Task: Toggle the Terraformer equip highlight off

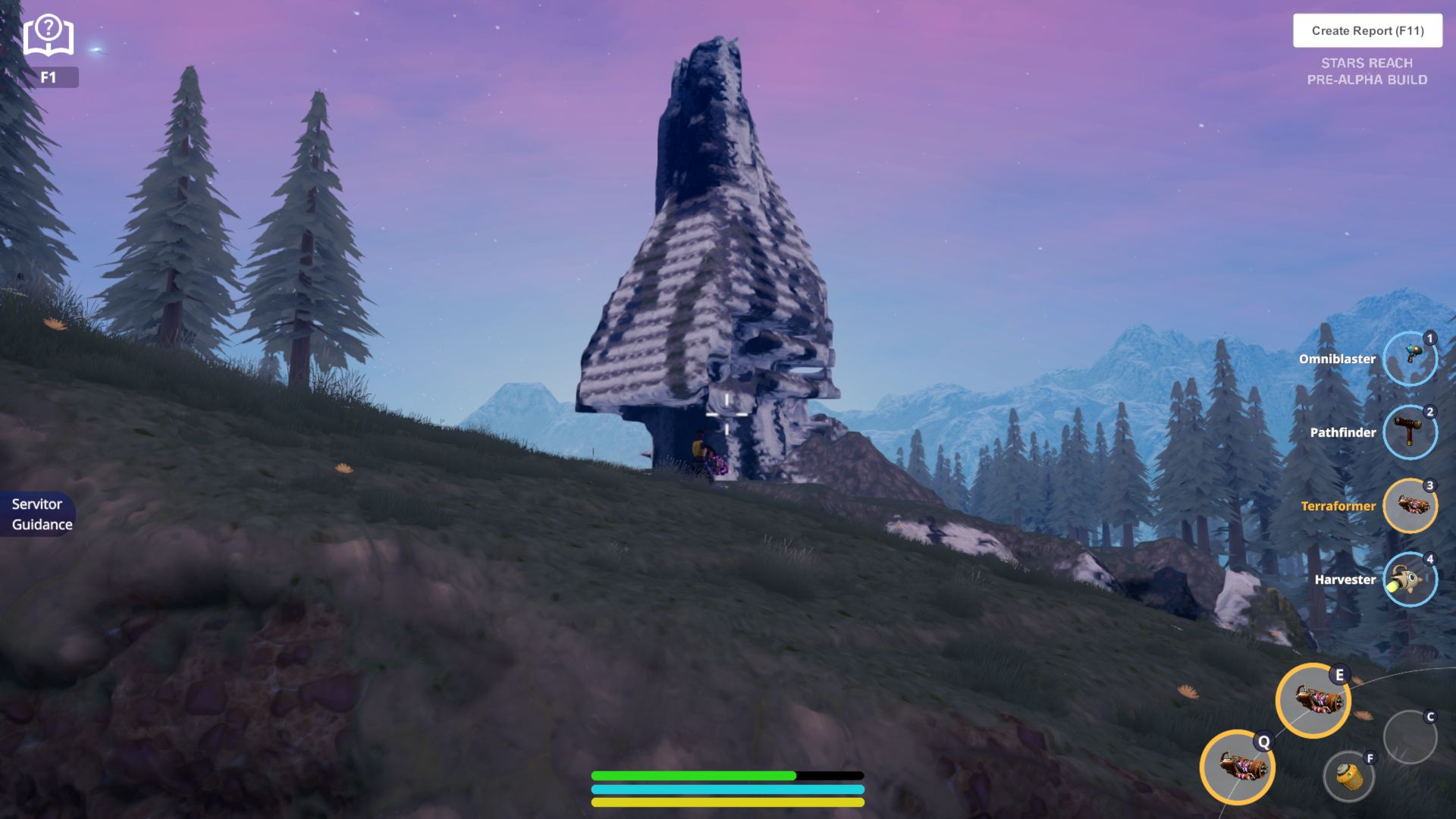Action: (1410, 505)
